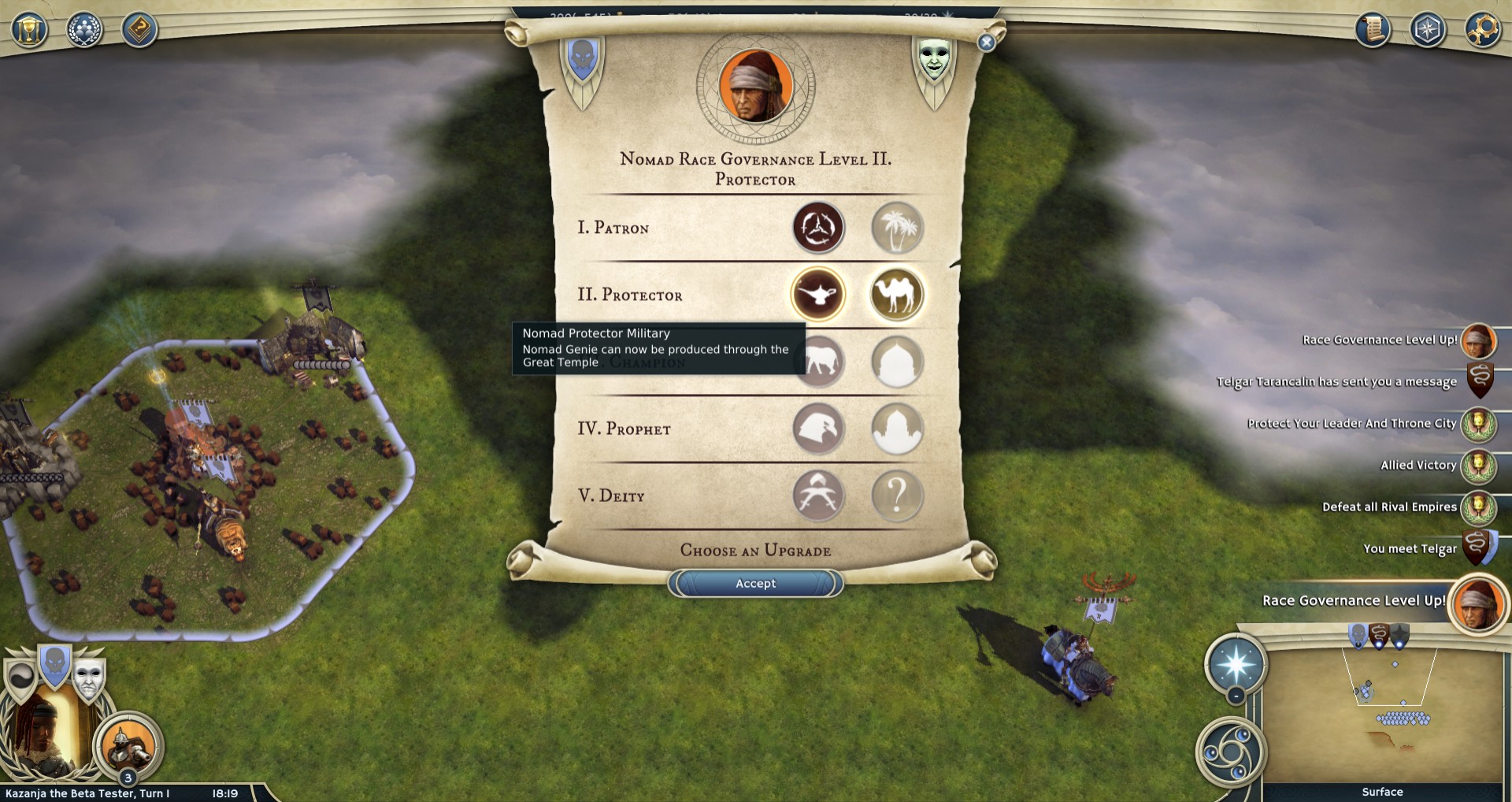Screen dimensions: 1512x802
Task: Close the Race Governance scroll
Action: pyautogui.click(x=986, y=43)
